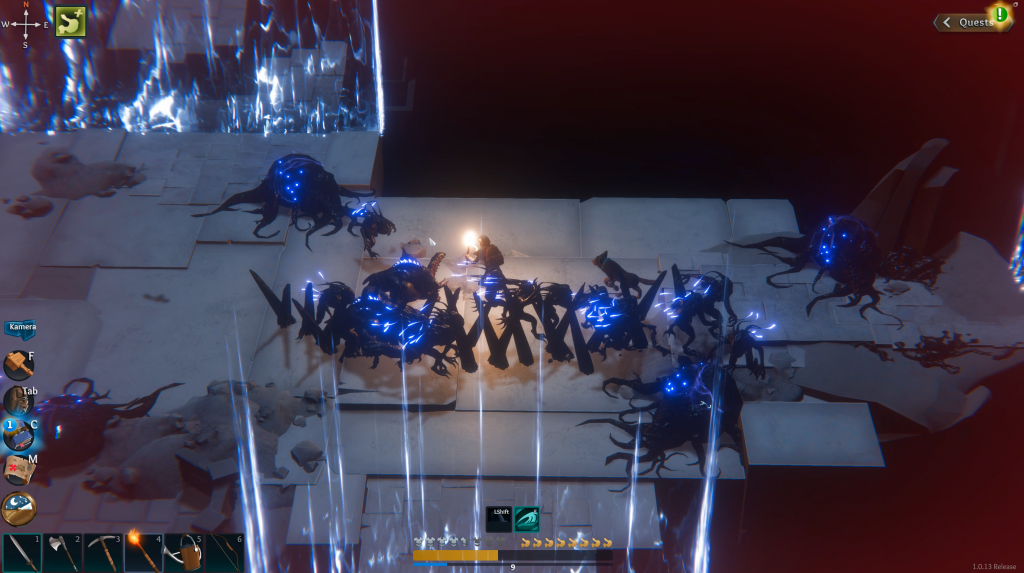Screen dimensions: 1024x573
Task: Show the treasure map
Action: click(x=18, y=468)
